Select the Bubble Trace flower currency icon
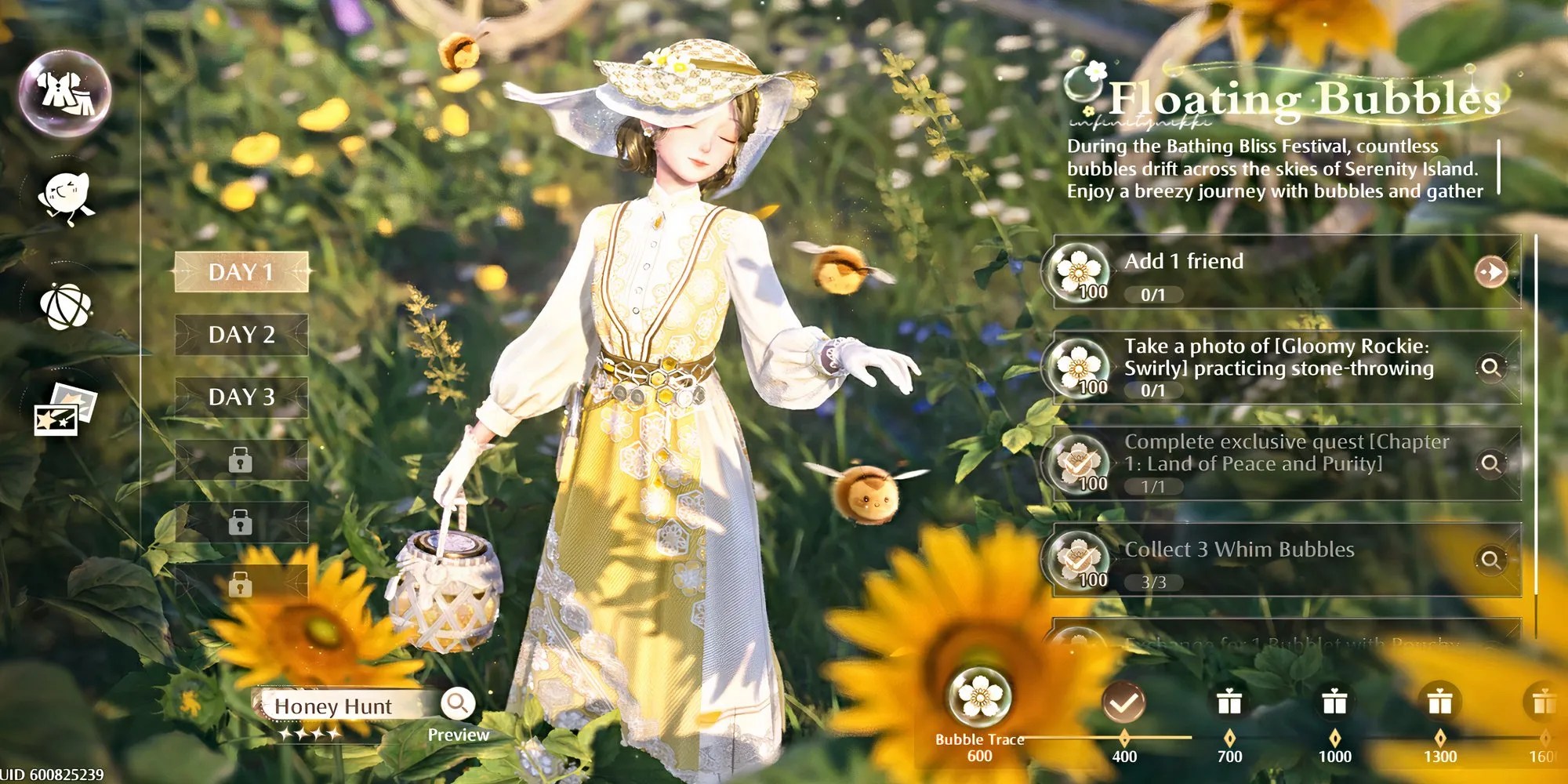1568x784 pixels. (979, 696)
